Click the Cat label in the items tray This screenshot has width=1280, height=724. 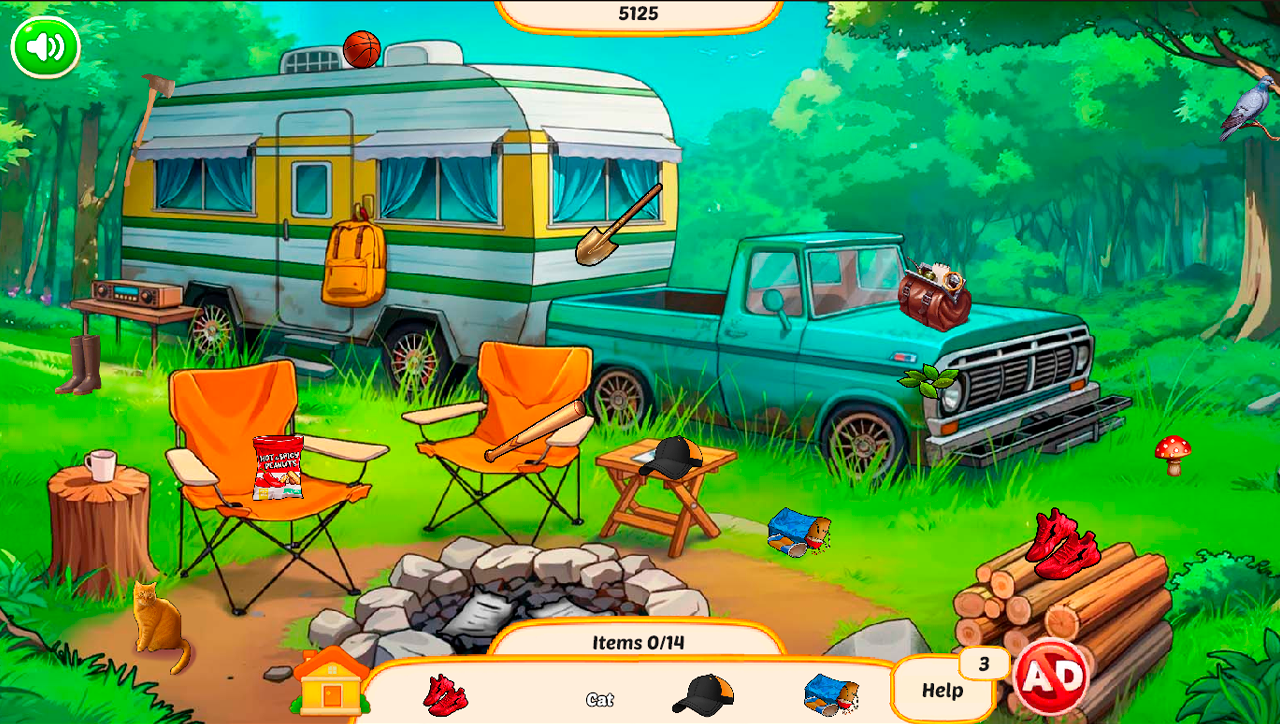601,701
